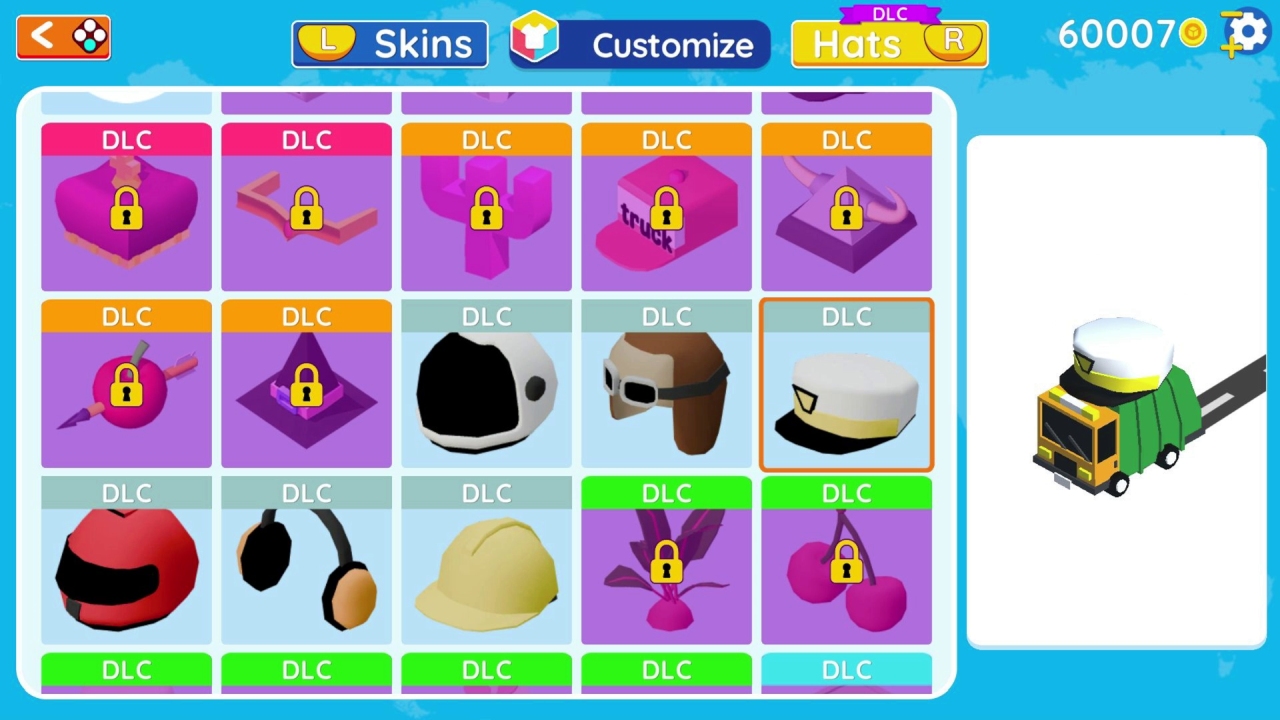Click the yellow L shoulder button icon
1280x720 pixels.
(325, 42)
